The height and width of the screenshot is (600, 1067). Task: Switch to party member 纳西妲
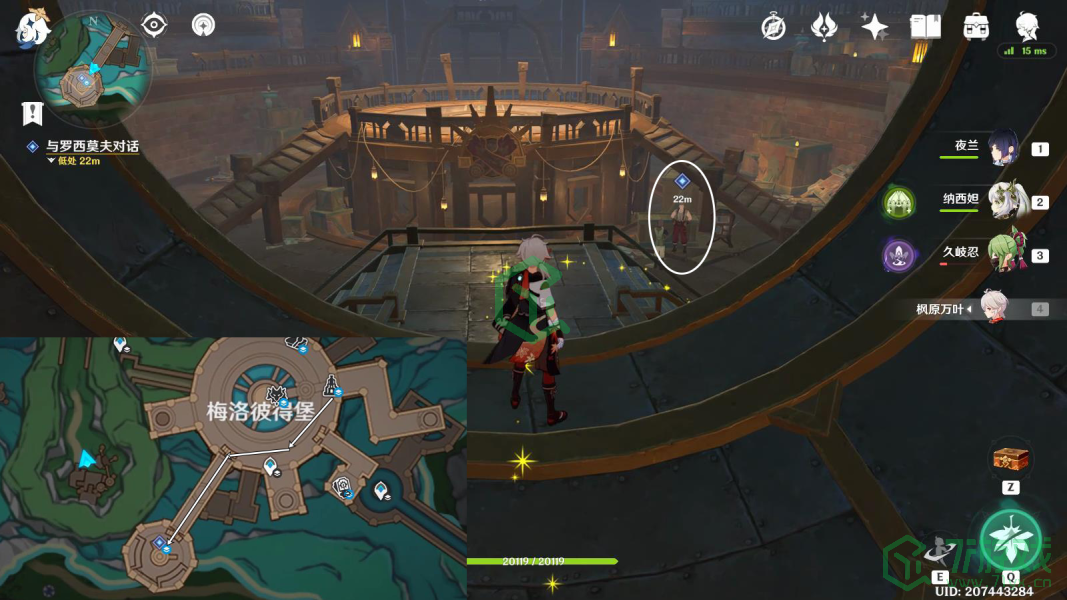[x=1005, y=201]
